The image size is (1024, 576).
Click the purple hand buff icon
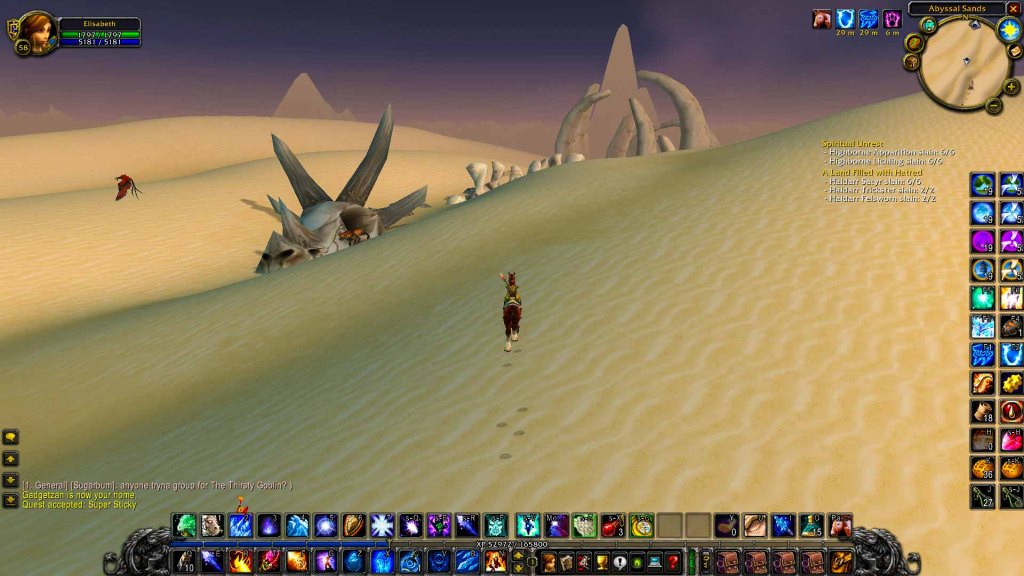892,19
